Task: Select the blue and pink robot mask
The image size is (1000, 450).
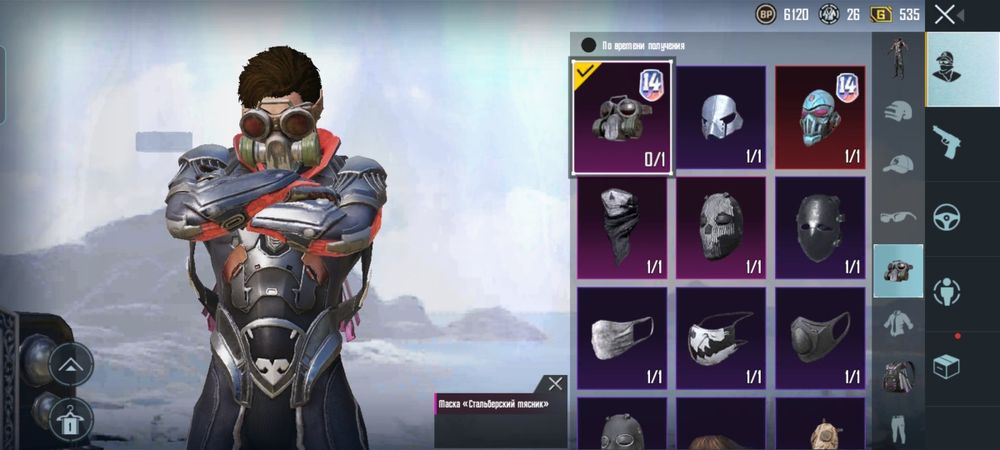Action: pos(820,116)
